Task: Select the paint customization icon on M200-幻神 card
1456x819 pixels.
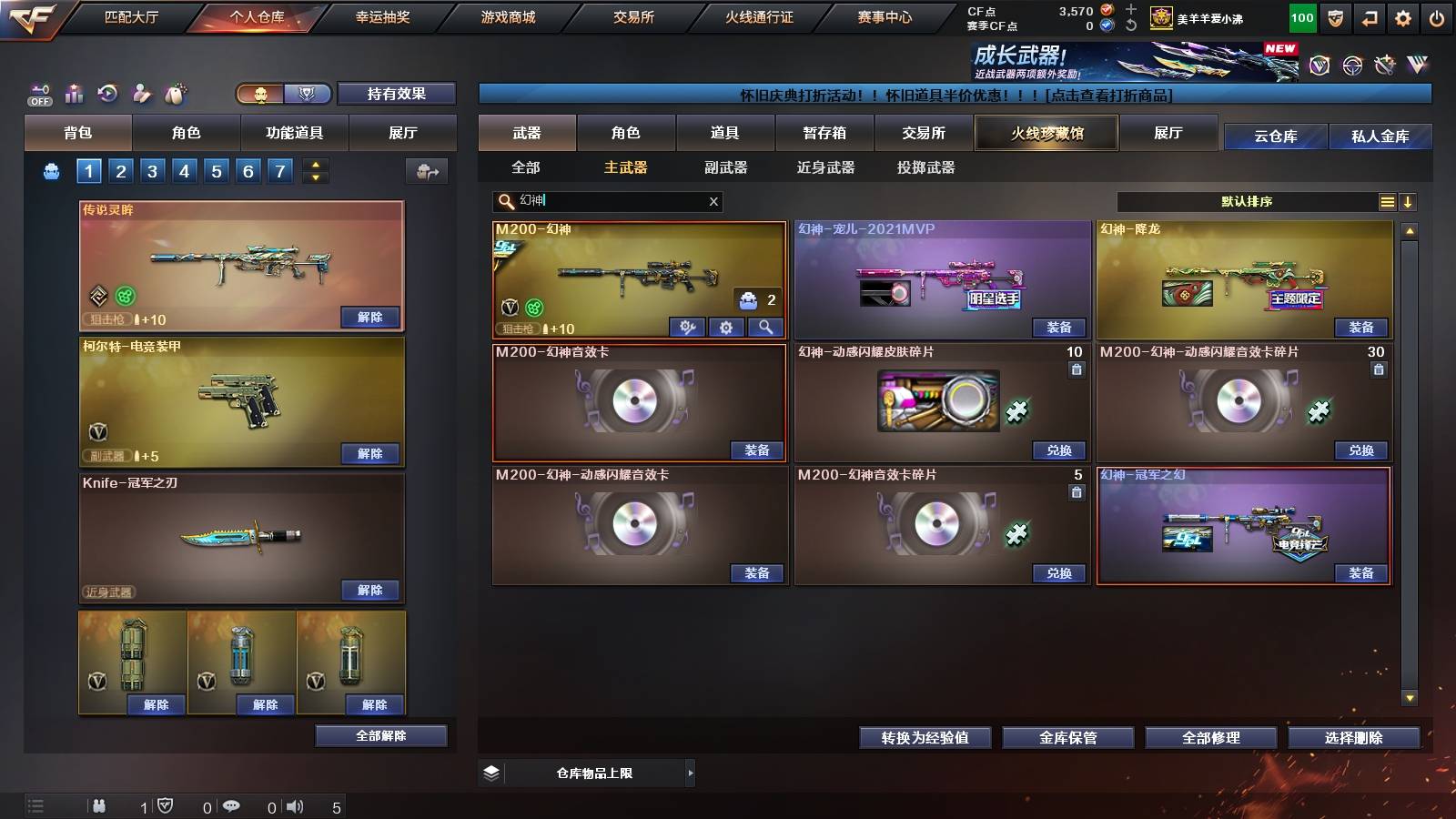Action: coord(687,327)
